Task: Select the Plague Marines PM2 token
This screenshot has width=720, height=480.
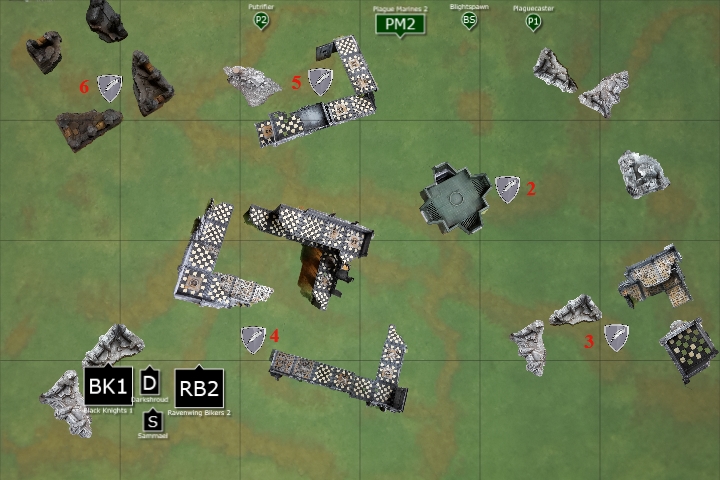Action: 399,23
